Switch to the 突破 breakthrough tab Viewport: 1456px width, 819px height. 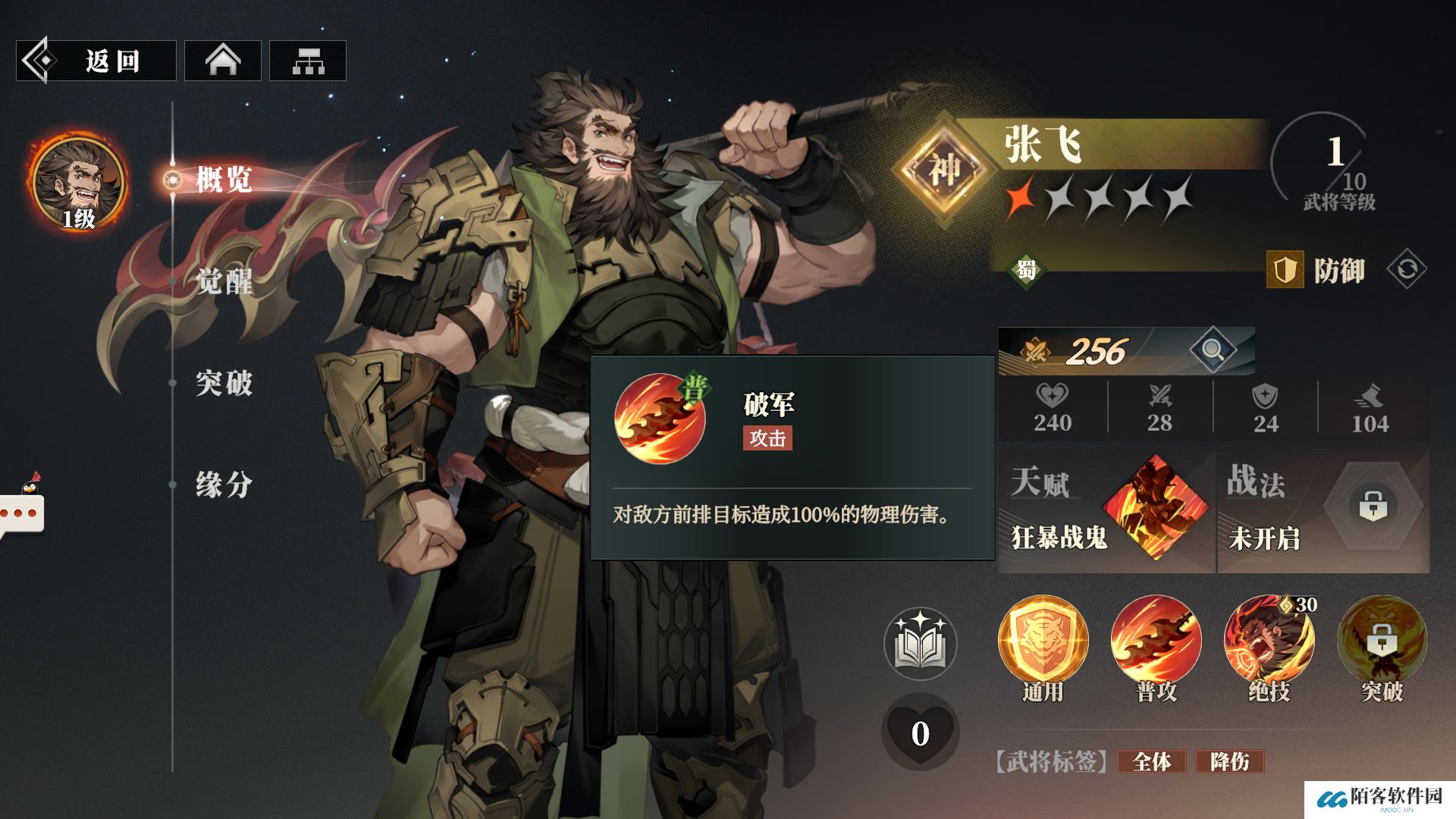(x=223, y=383)
